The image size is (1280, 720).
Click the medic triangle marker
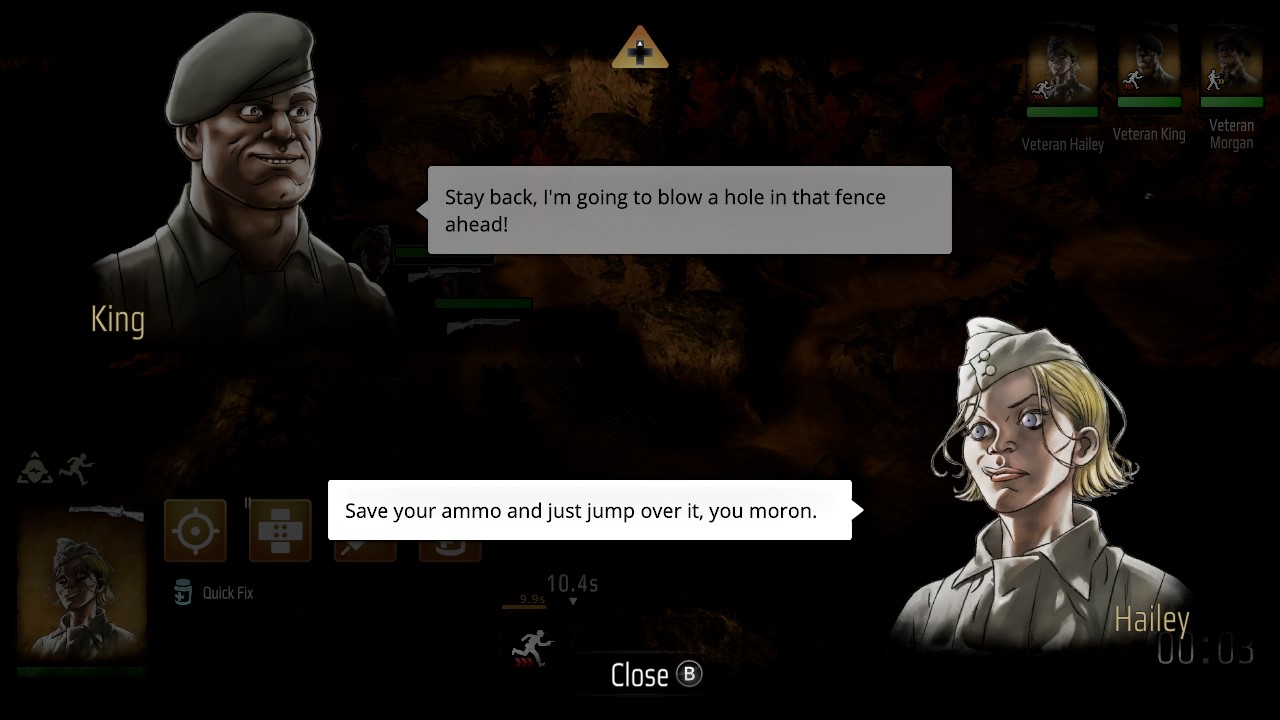(x=640, y=48)
